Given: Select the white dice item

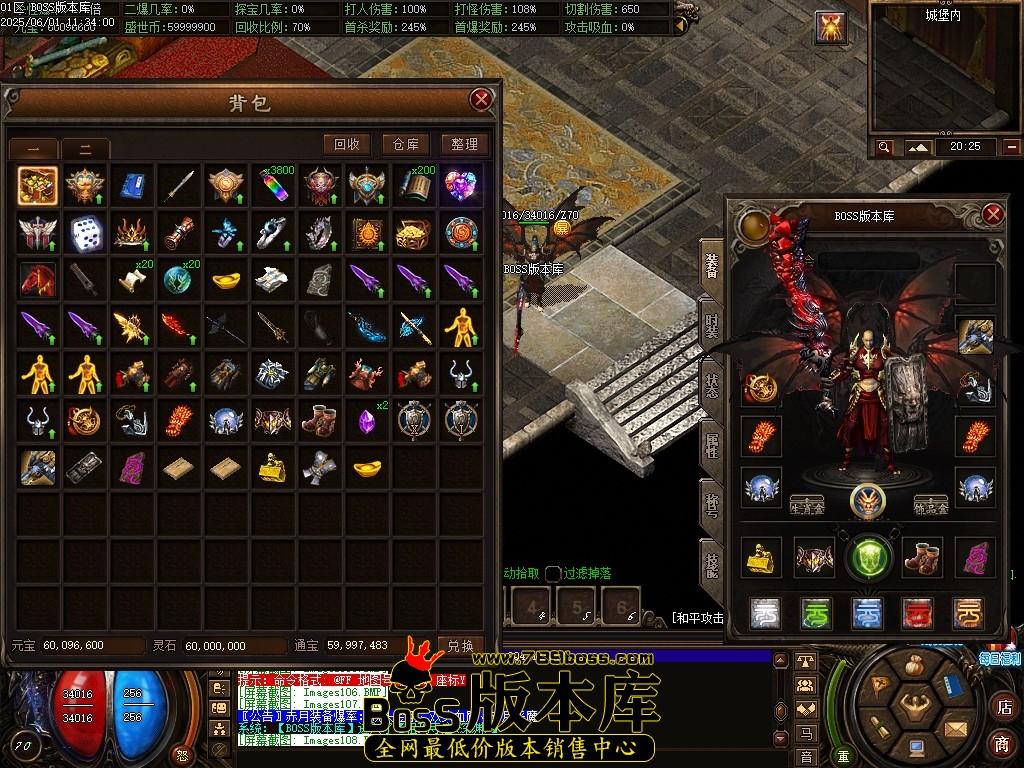Looking at the screenshot, I should point(85,233).
